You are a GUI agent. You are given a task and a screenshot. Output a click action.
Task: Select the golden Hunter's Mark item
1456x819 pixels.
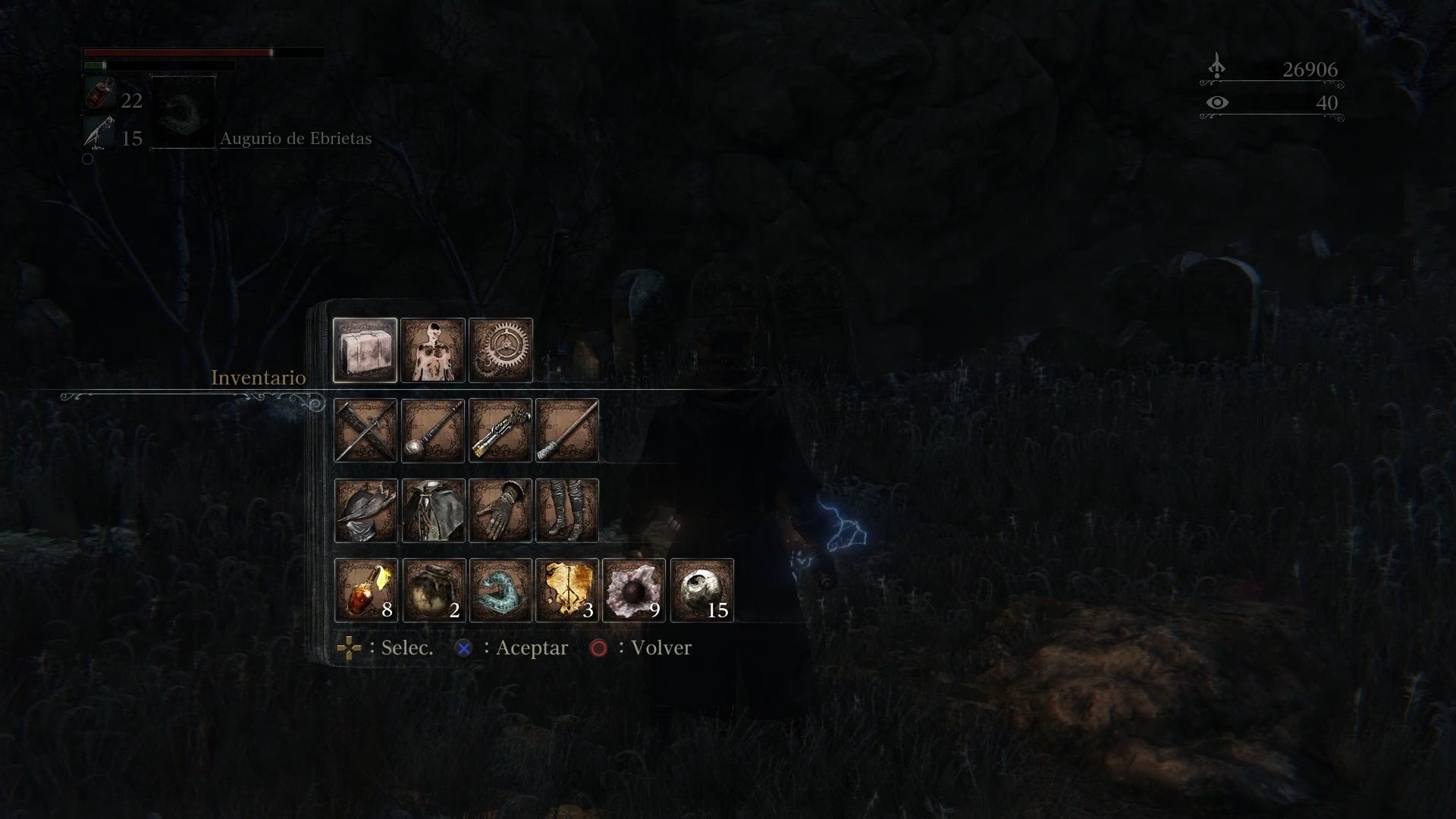566,591
